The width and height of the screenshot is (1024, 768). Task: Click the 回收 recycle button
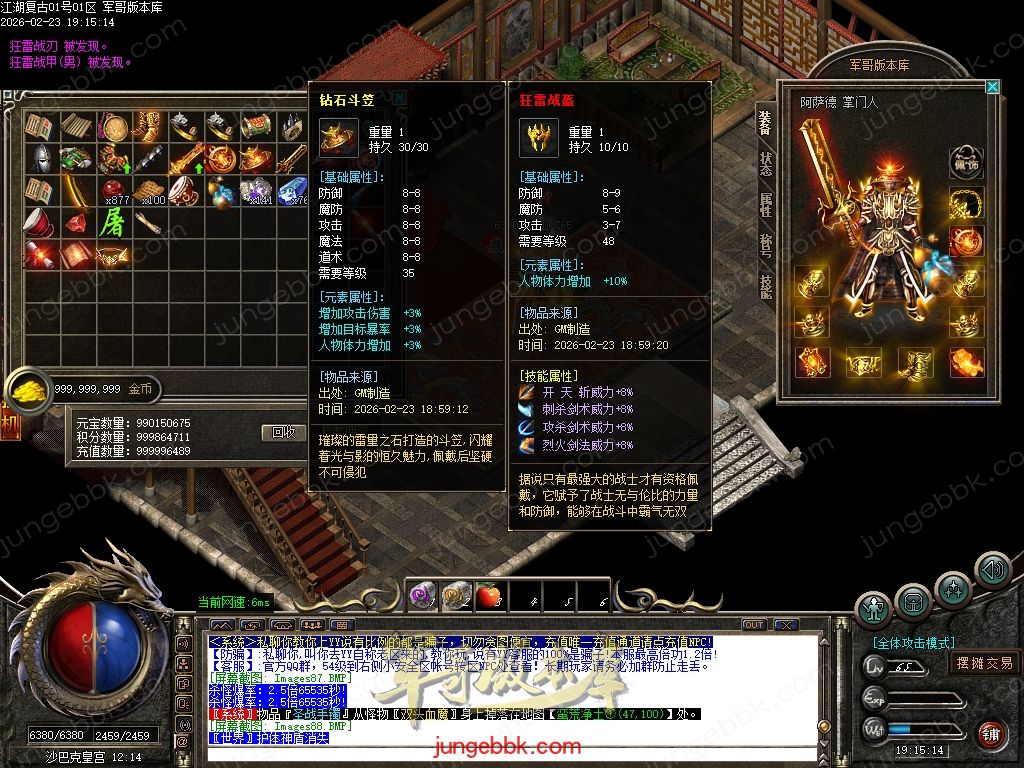pos(283,432)
